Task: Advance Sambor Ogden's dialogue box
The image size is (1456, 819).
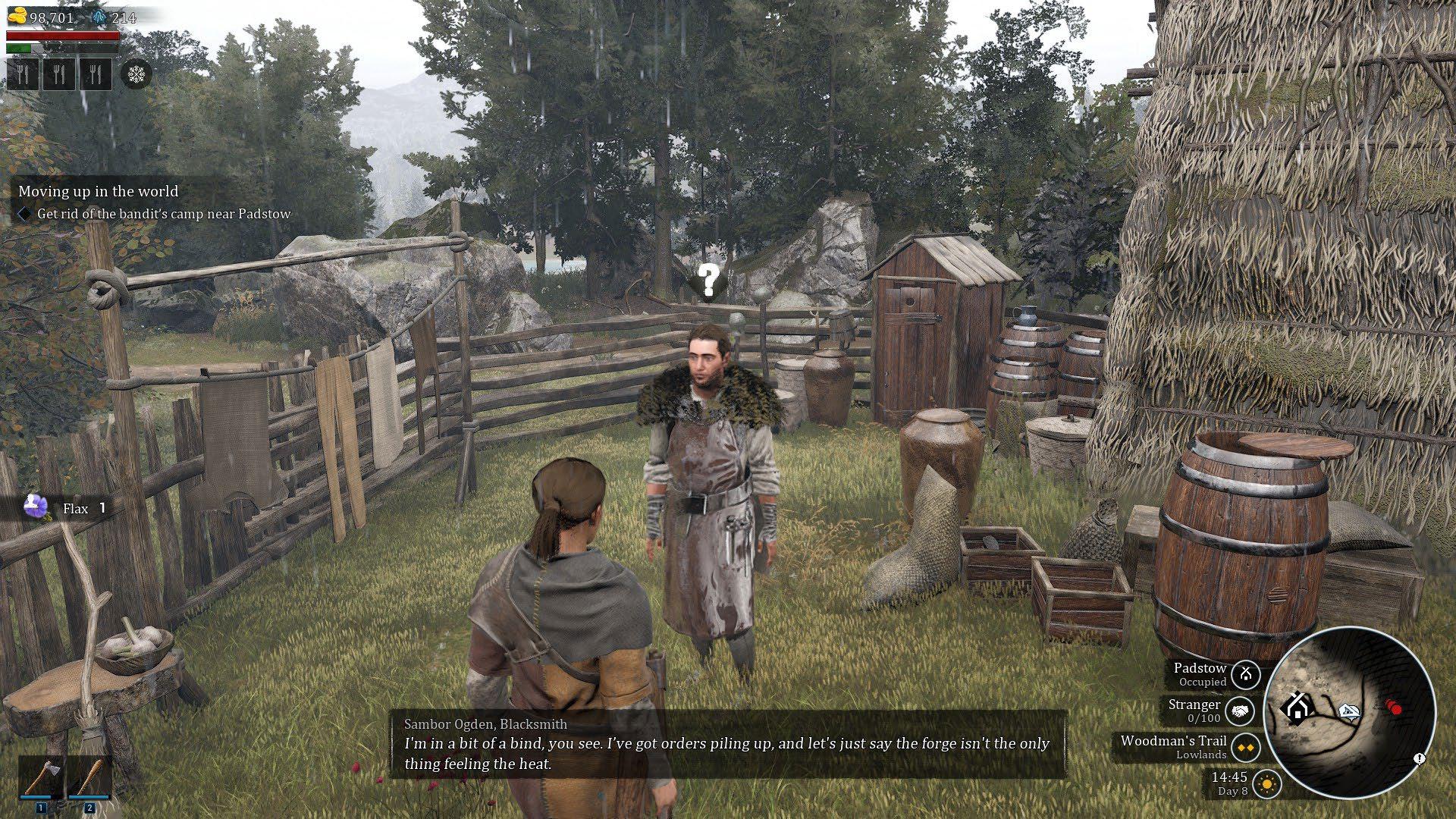Action: (x=728, y=745)
